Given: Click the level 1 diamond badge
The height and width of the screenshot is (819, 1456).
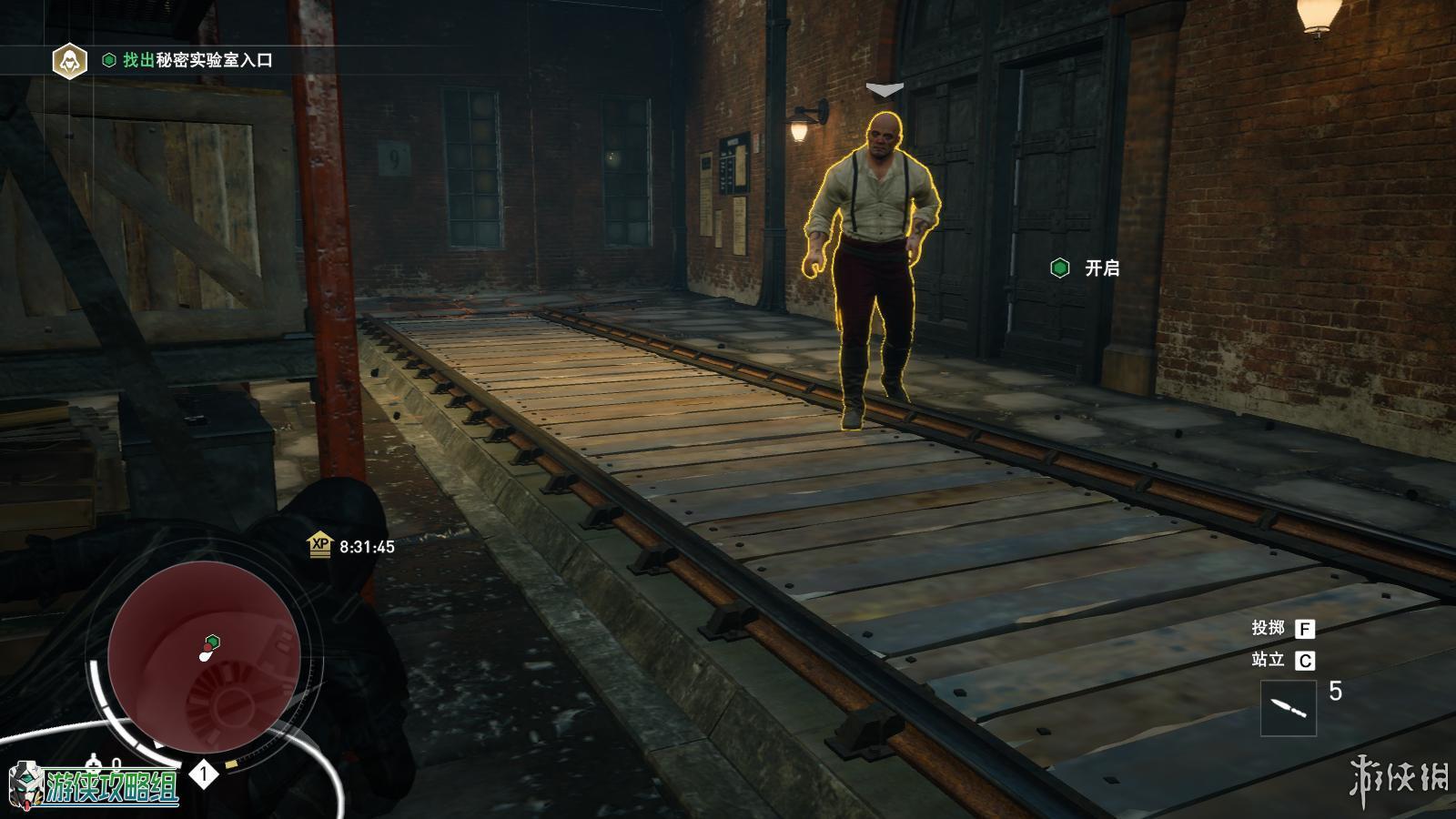Looking at the screenshot, I should [x=204, y=774].
